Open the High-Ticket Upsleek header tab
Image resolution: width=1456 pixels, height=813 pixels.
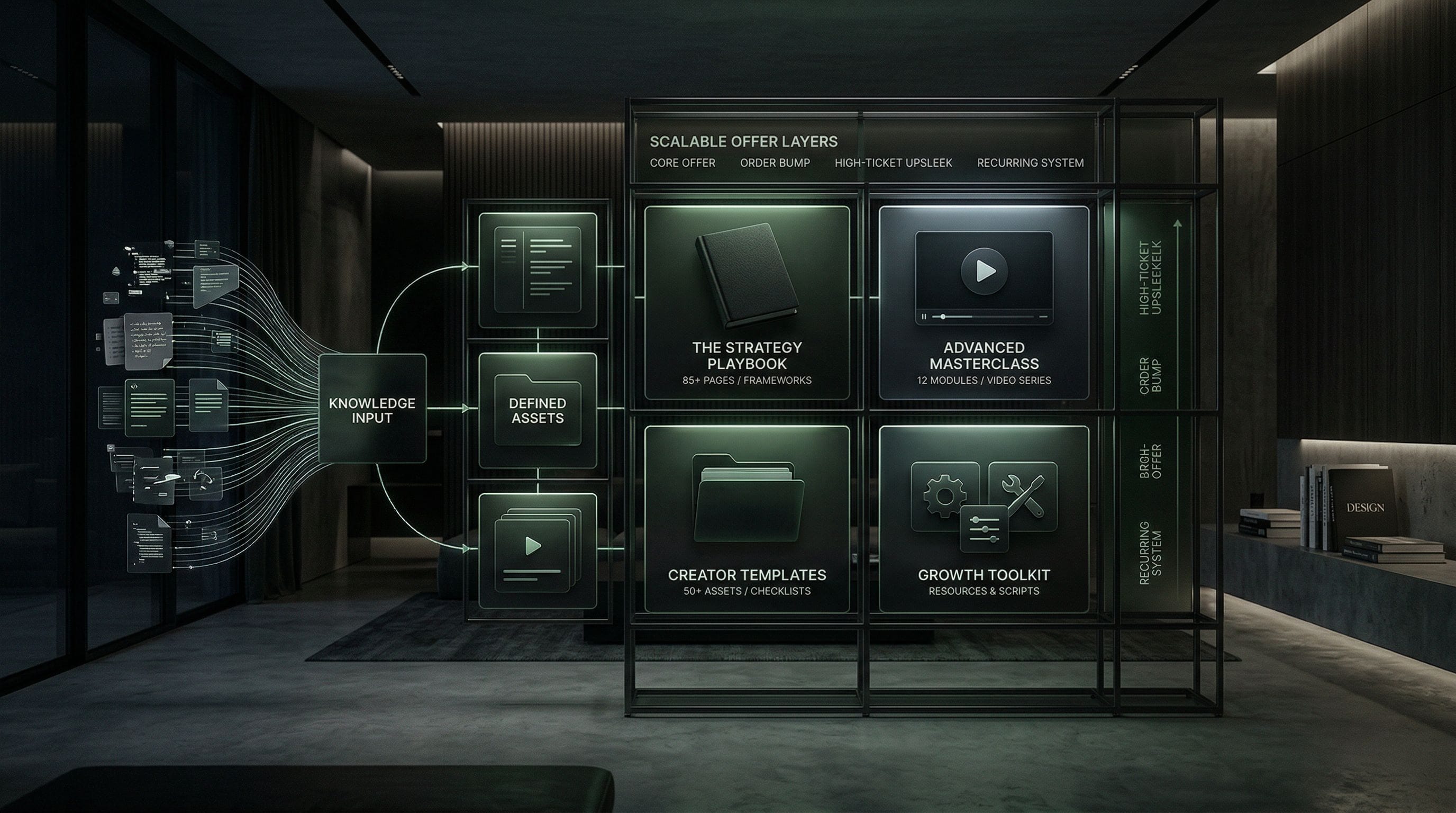click(x=893, y=163)
